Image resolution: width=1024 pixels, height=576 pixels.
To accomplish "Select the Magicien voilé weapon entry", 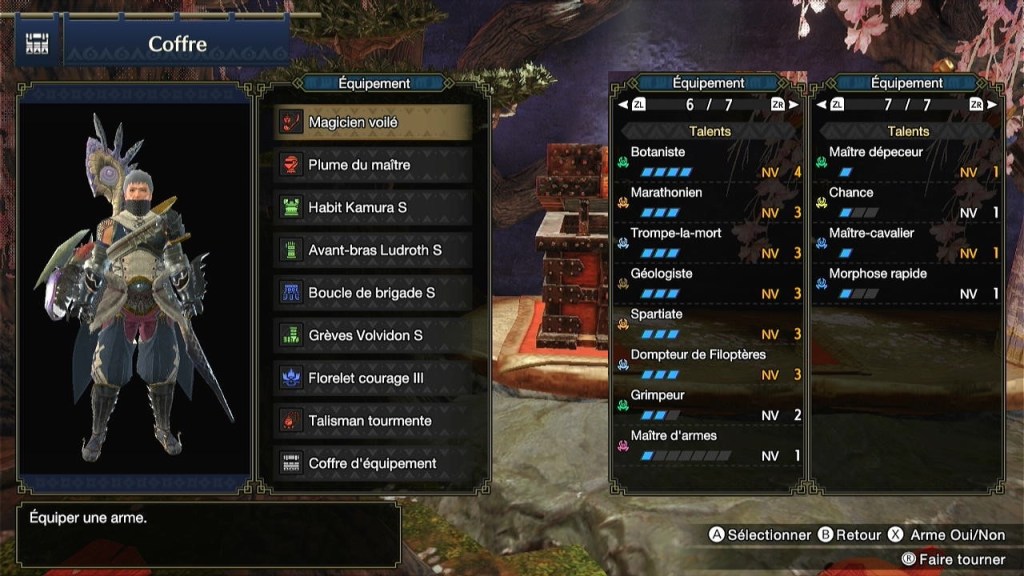I will (372, 122).
